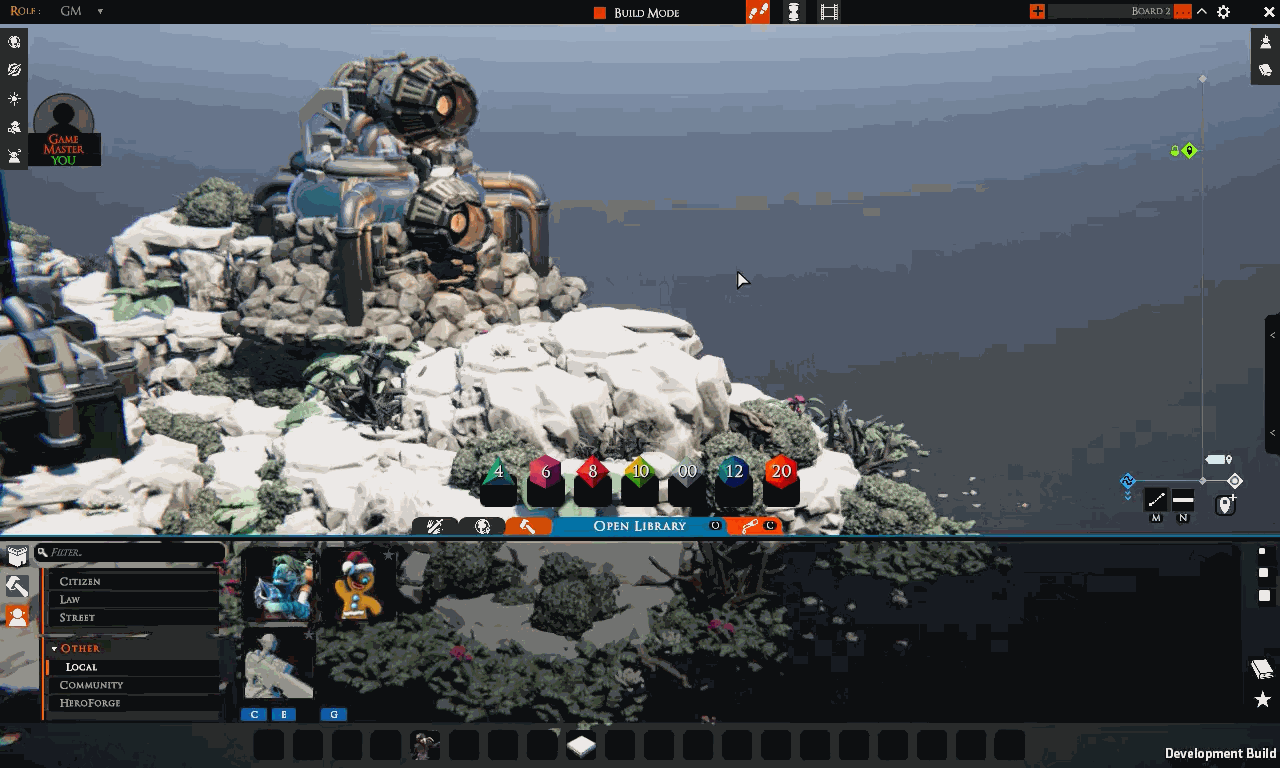This screenshot has height=768, width=1280.
Task: Open the Role dropdown showing GM
Action: click(82, 11)
